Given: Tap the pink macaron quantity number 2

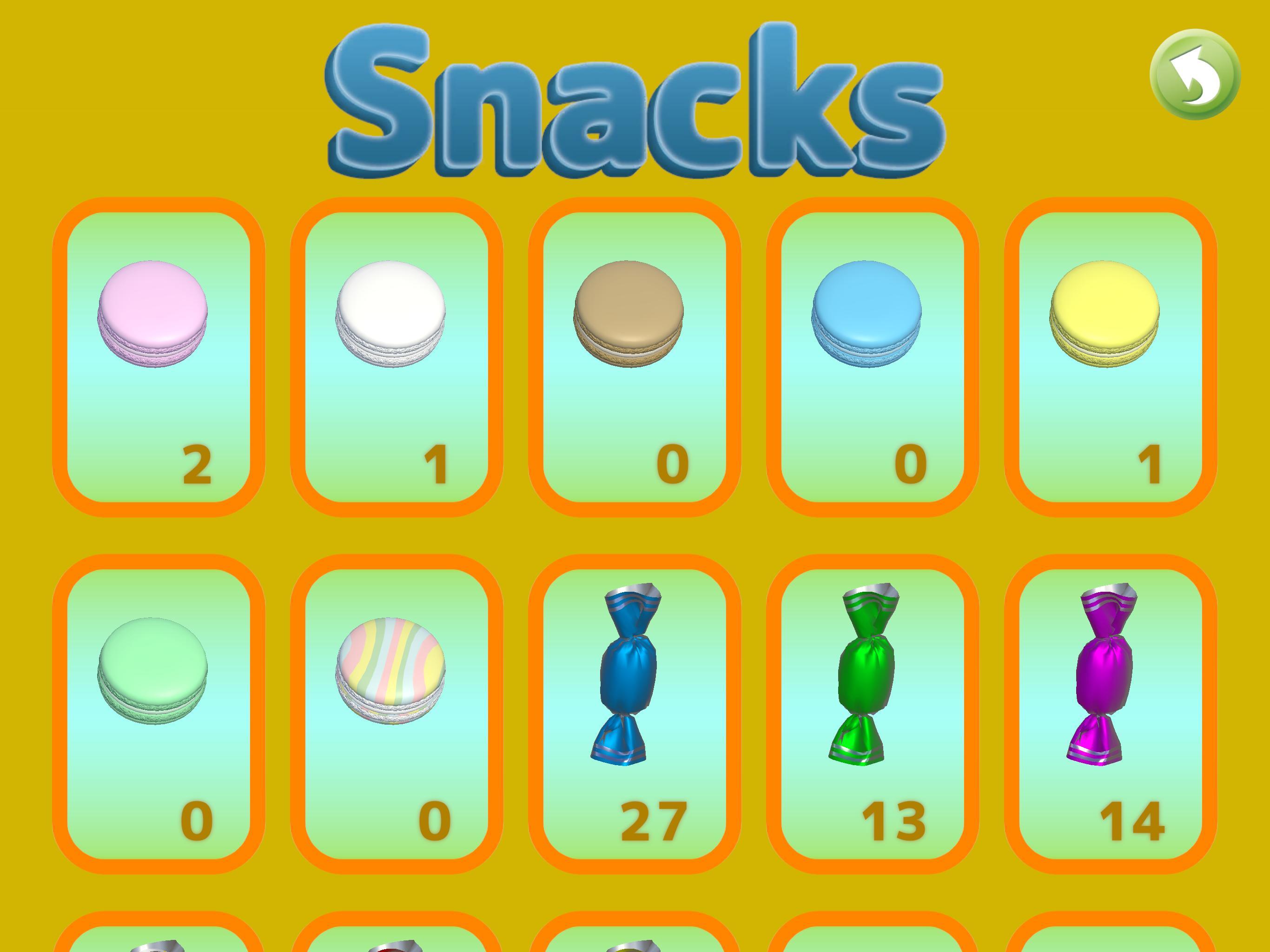Looking at the screenshot, I should (198, 468).
